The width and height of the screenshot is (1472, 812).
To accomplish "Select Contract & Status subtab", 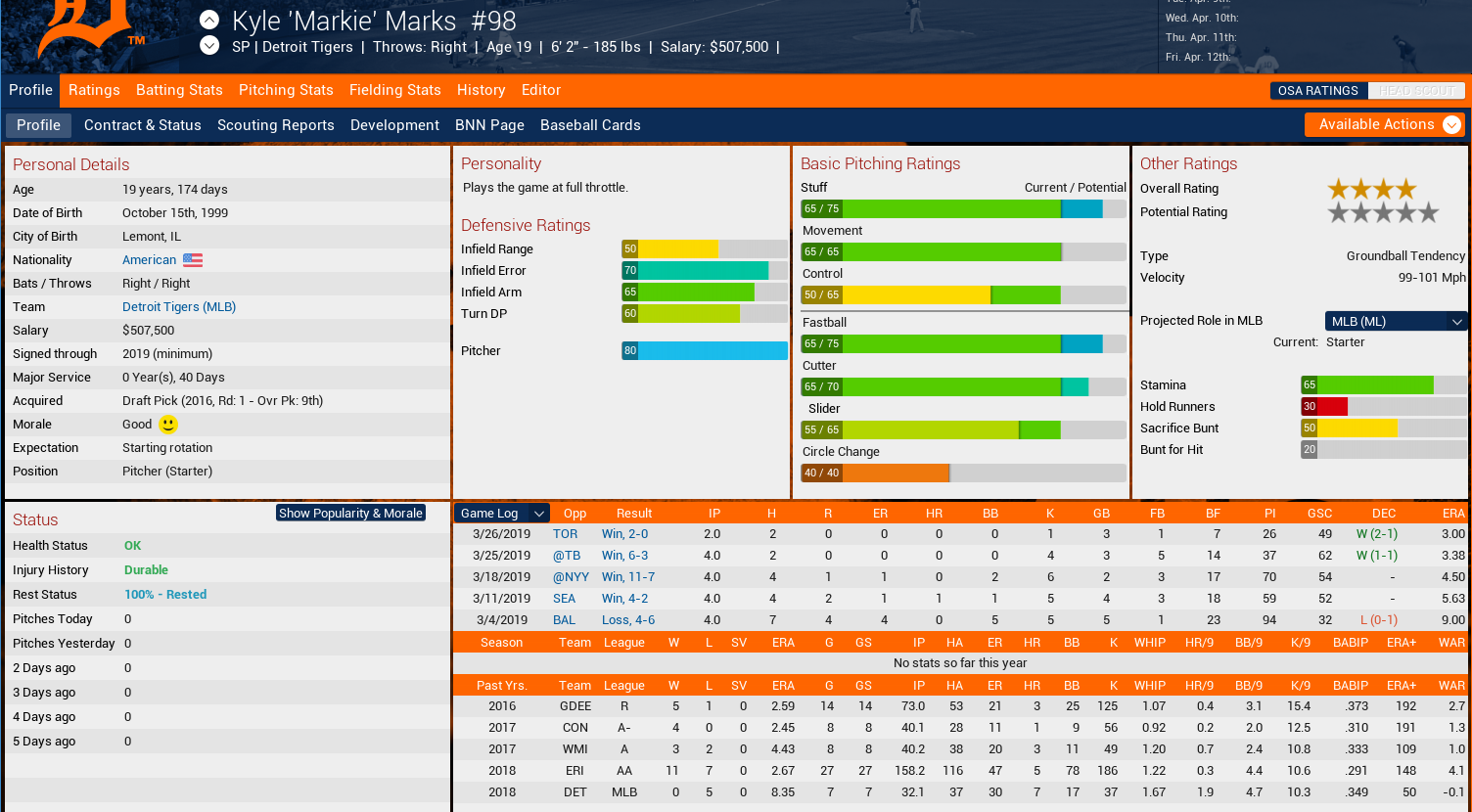I will coord(142,125).
